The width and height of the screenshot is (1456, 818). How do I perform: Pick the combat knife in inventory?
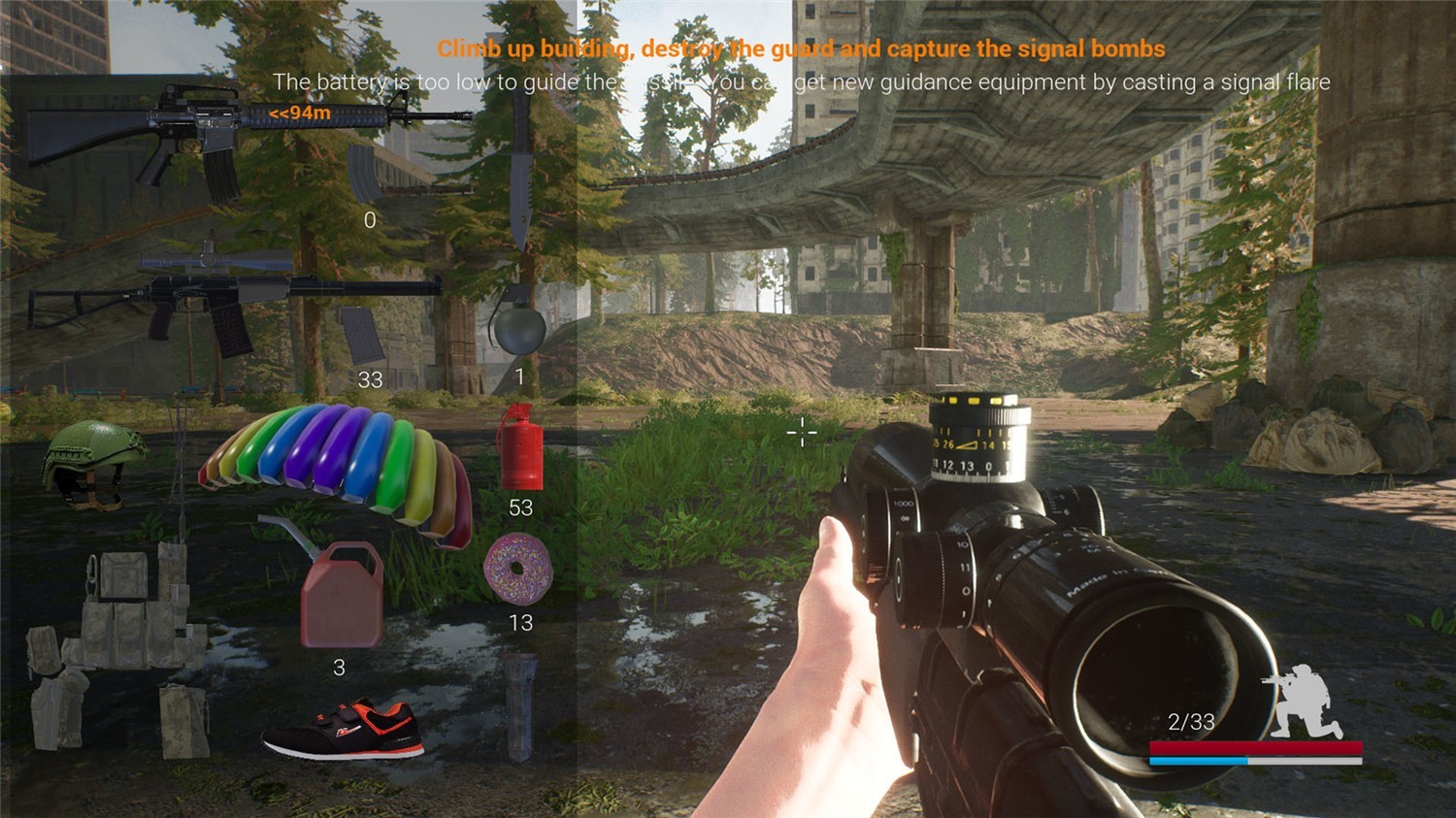(x=520, y=175)
